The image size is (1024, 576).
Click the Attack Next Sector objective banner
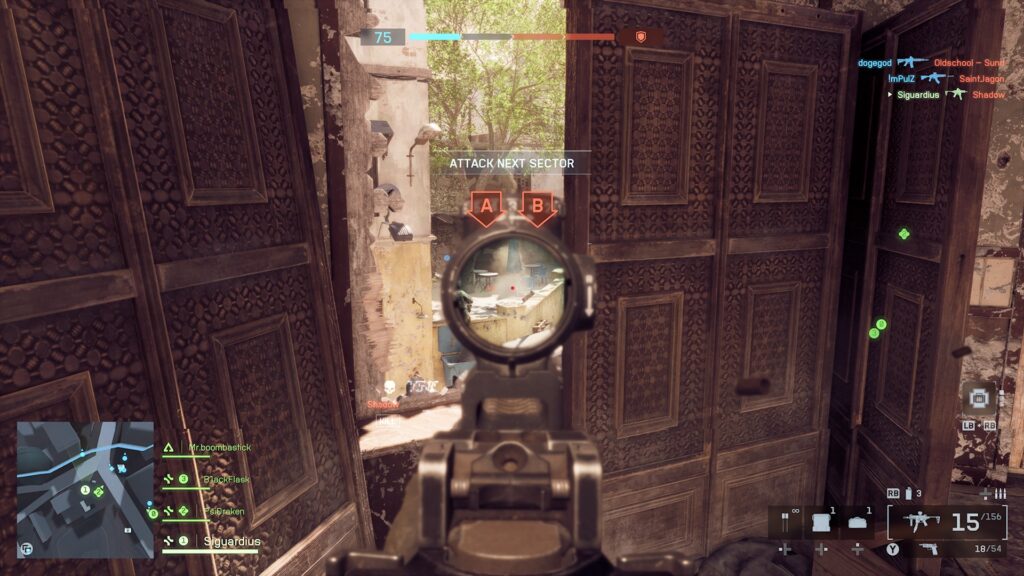[511, 163]
